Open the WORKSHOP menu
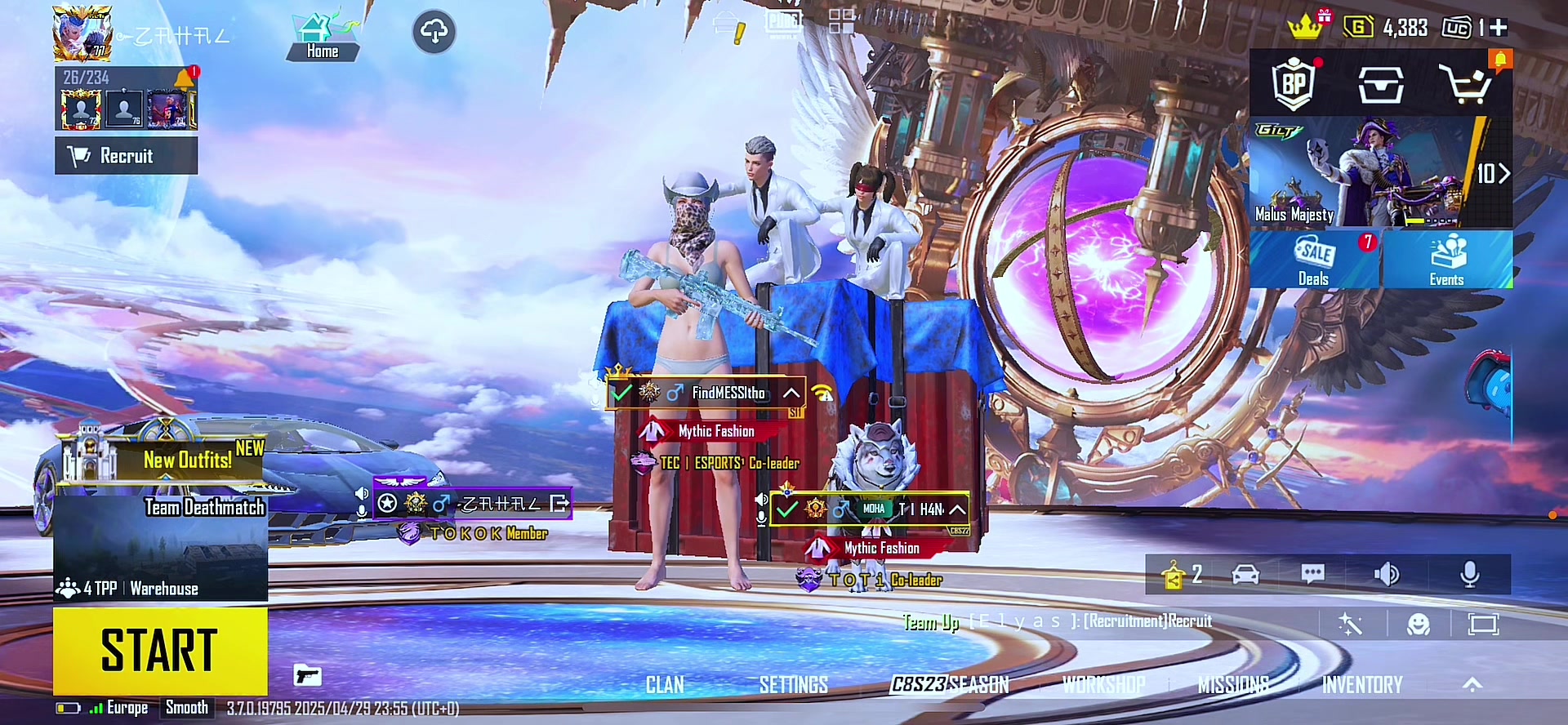Screen dimensions: 1568x725 coord(1103,685)
